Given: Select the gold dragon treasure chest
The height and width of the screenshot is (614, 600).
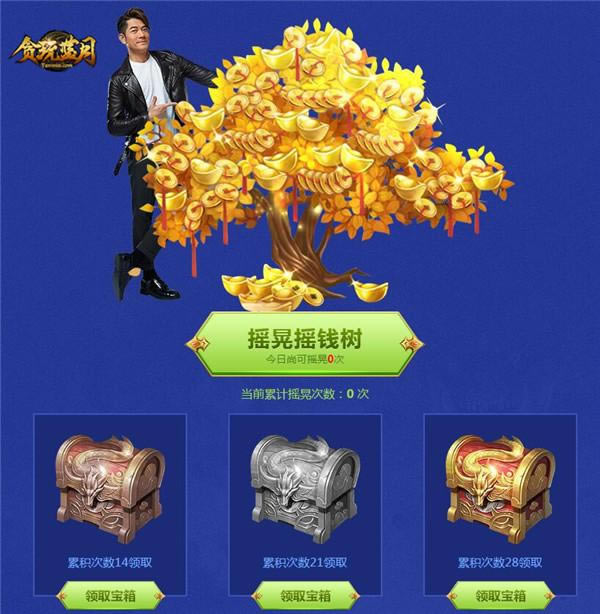Looking at the screenshot, I should pos(499,487).
